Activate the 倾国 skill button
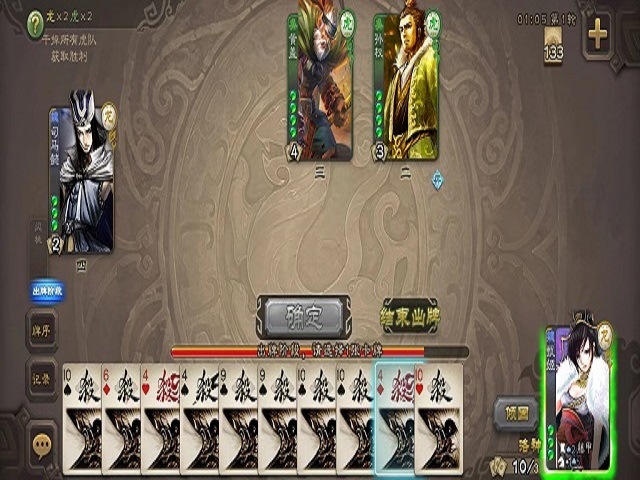The width and height of the screenshot is (640, 480). 516,412
